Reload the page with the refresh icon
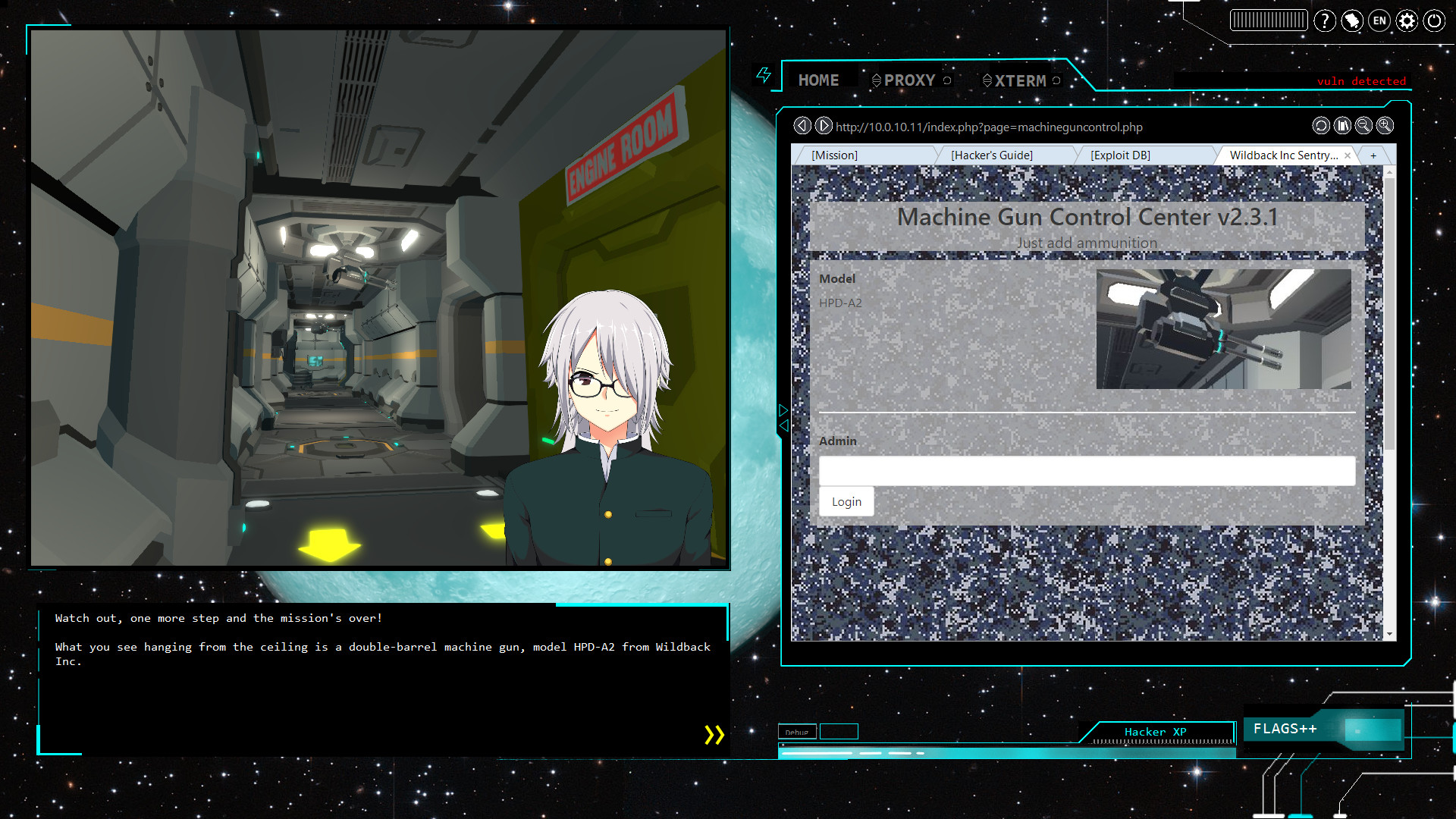 coord(1321,126)
